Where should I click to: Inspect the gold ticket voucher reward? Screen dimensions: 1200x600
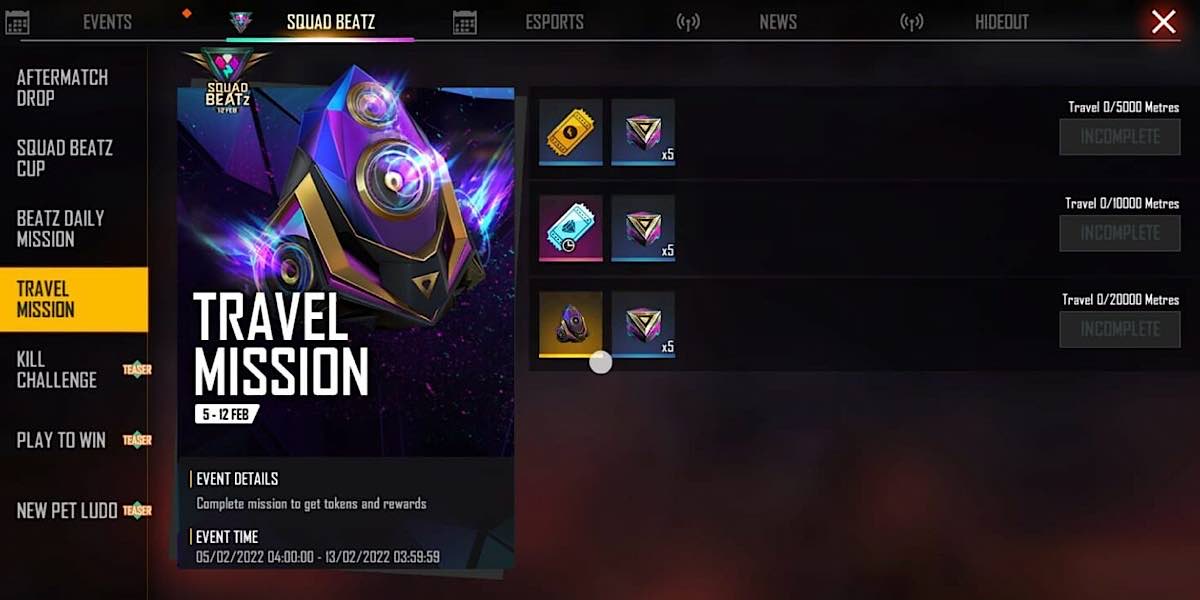pos(571,131)
